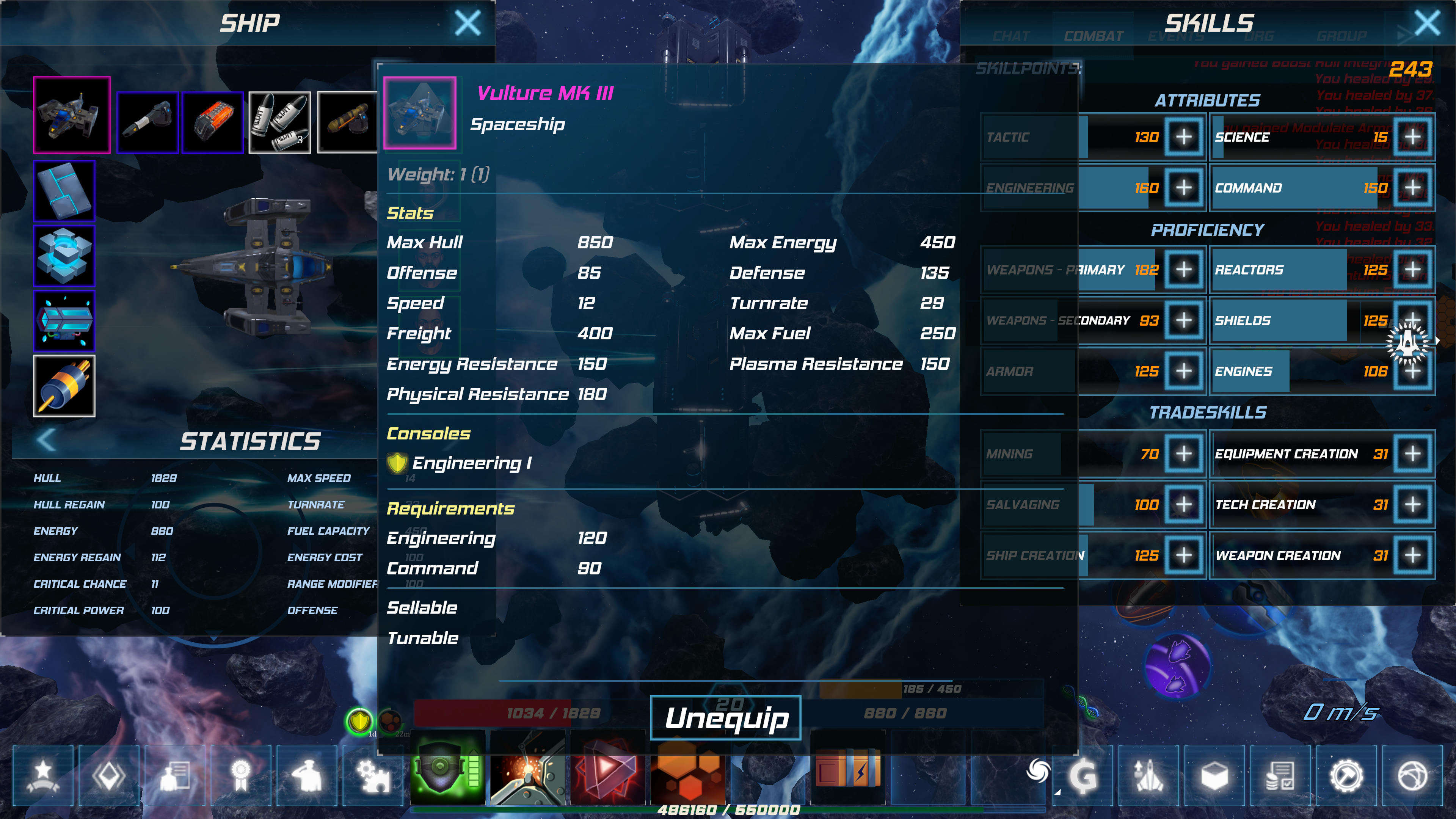Unequip the Vulture MK III ship

726,717
